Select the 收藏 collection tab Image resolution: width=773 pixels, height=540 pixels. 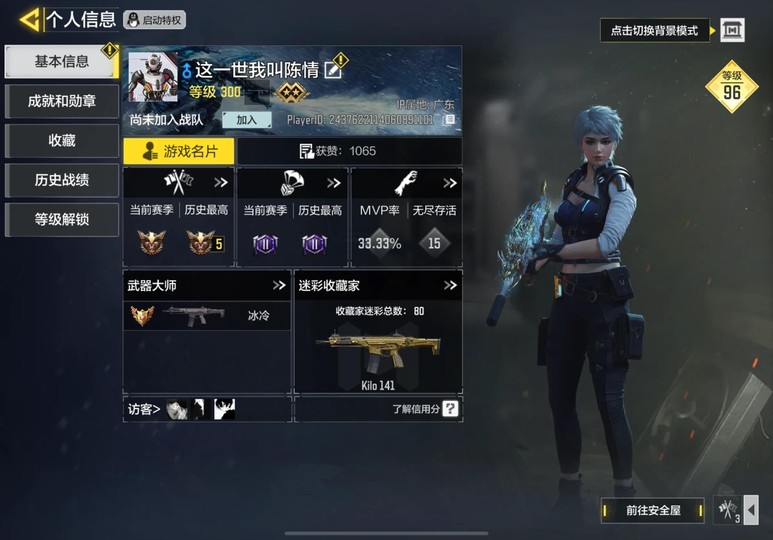[62, 141]
